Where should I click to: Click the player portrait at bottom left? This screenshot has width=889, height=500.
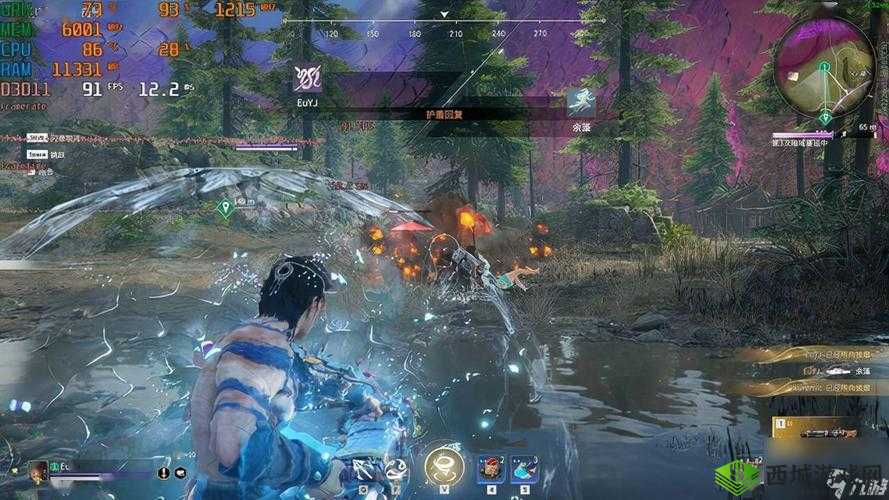(39, 471)
